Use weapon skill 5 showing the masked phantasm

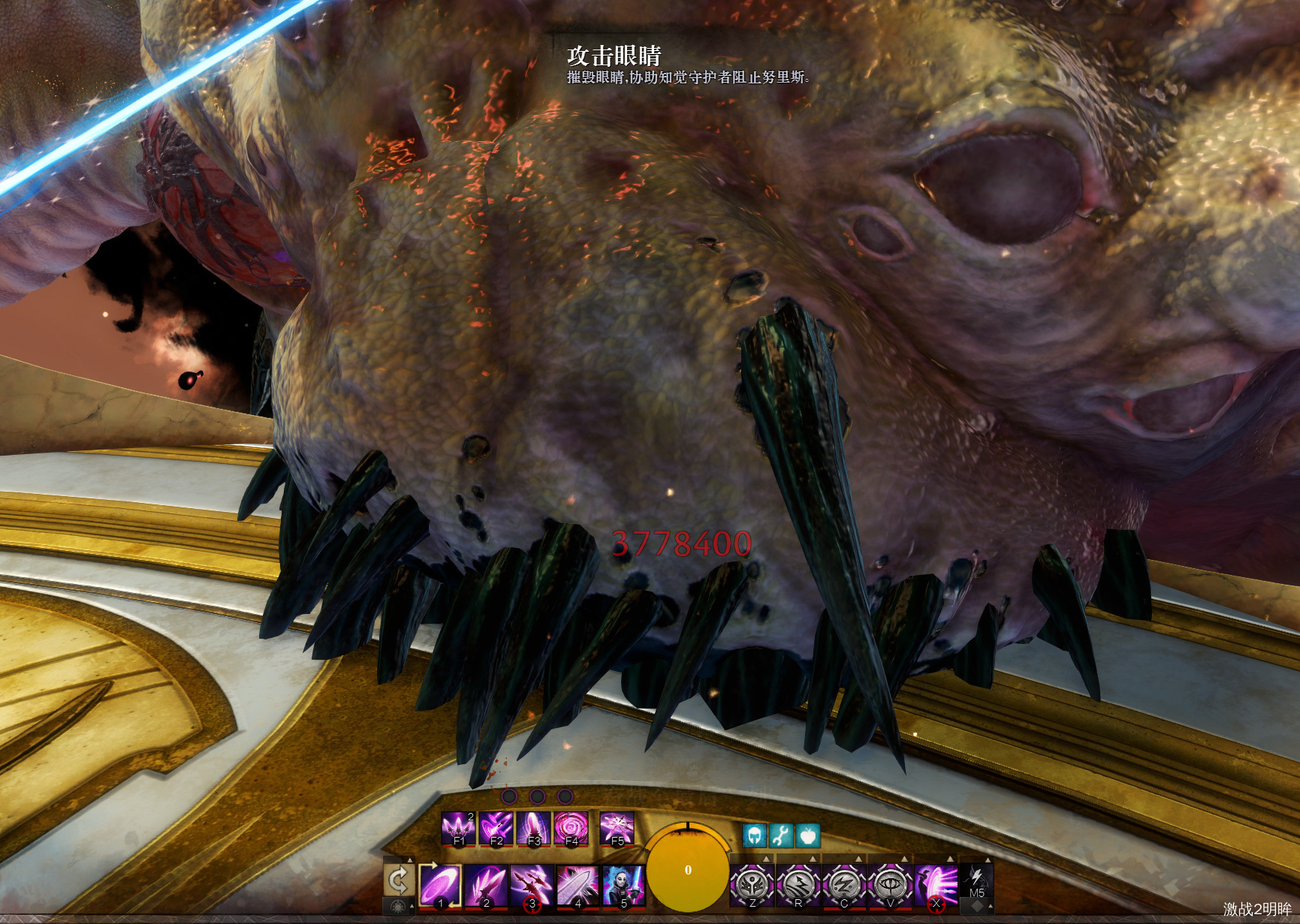[x=623, y=885]
